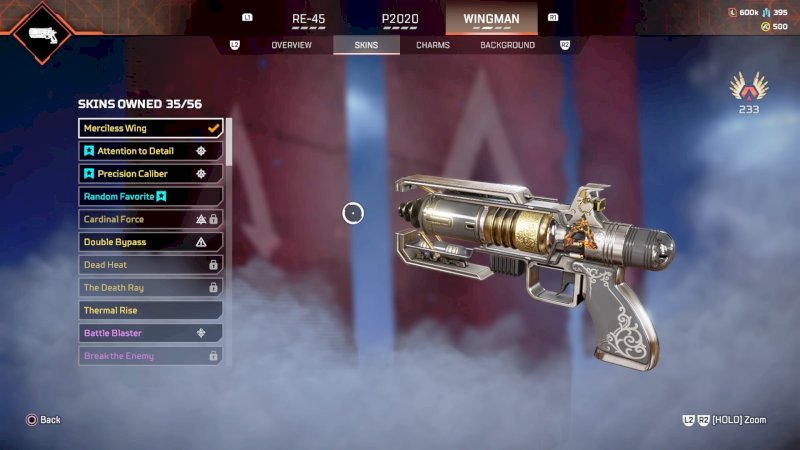Choose the Thermal Rise skin
This screenshot has height=450, width=800.
(151, 311)
